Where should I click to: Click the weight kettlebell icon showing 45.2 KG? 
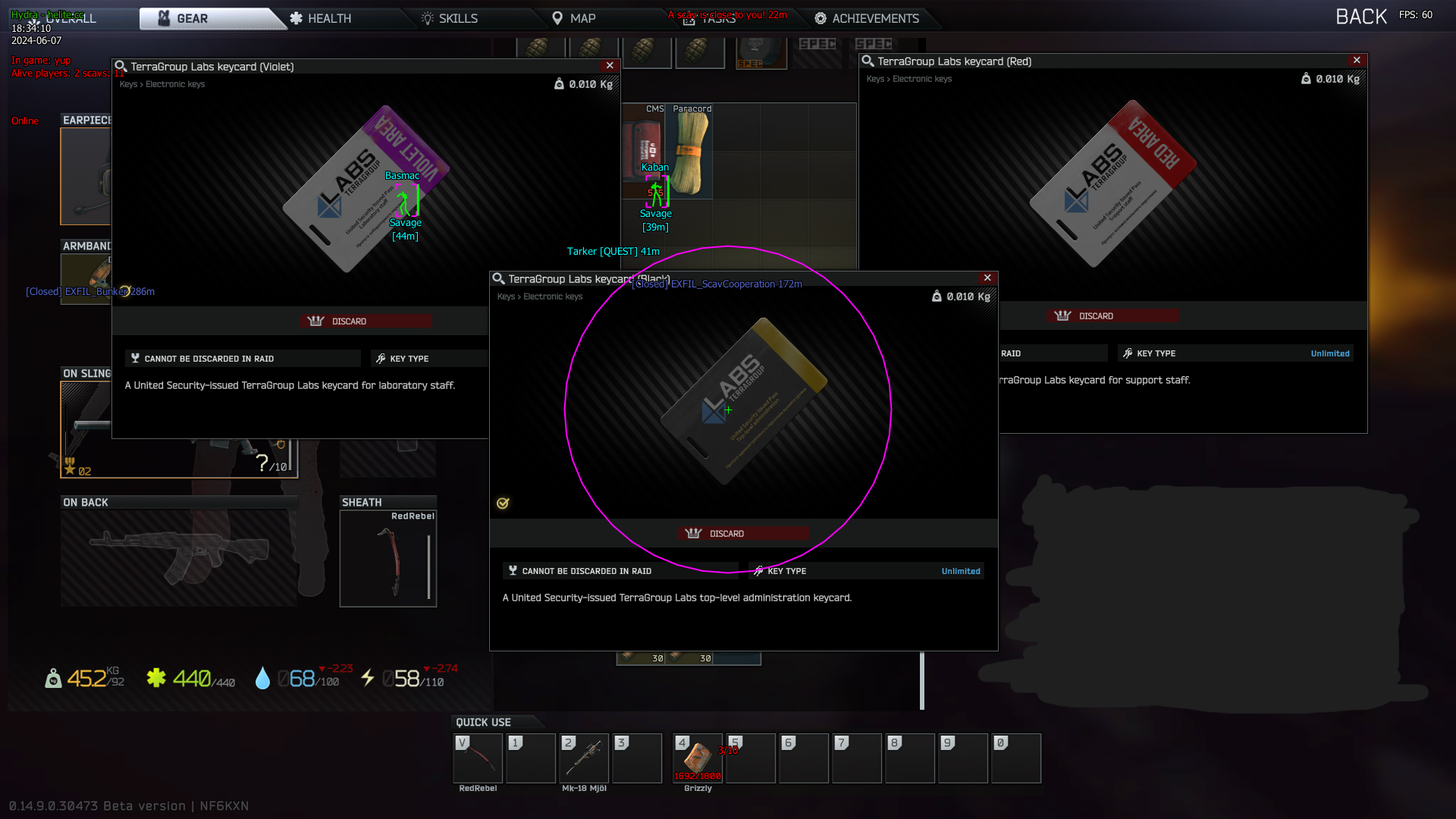point(52,679)
